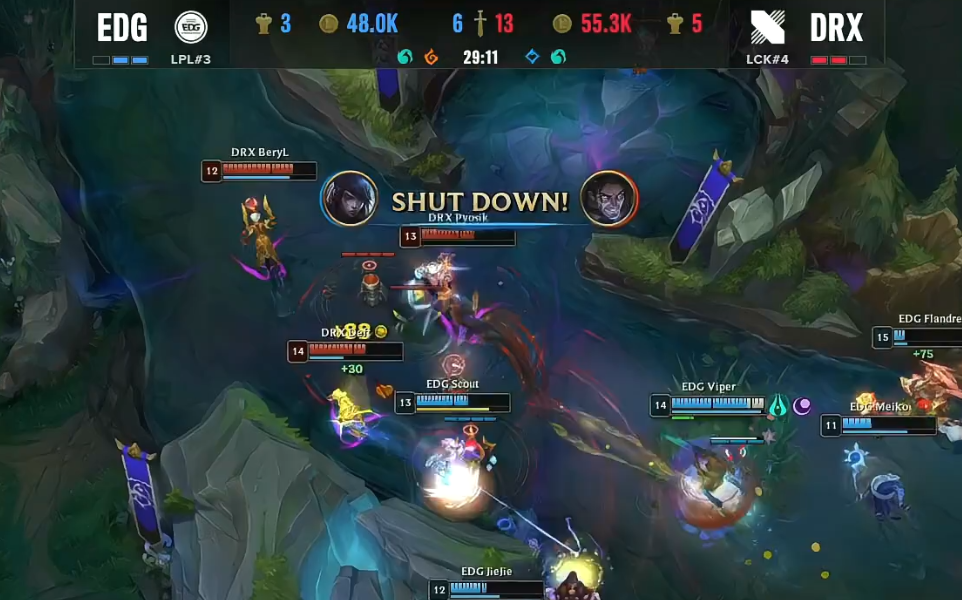Select the right champion portrait in the Shut Down banner
The image size is (962, 600).
pos(609,199)
